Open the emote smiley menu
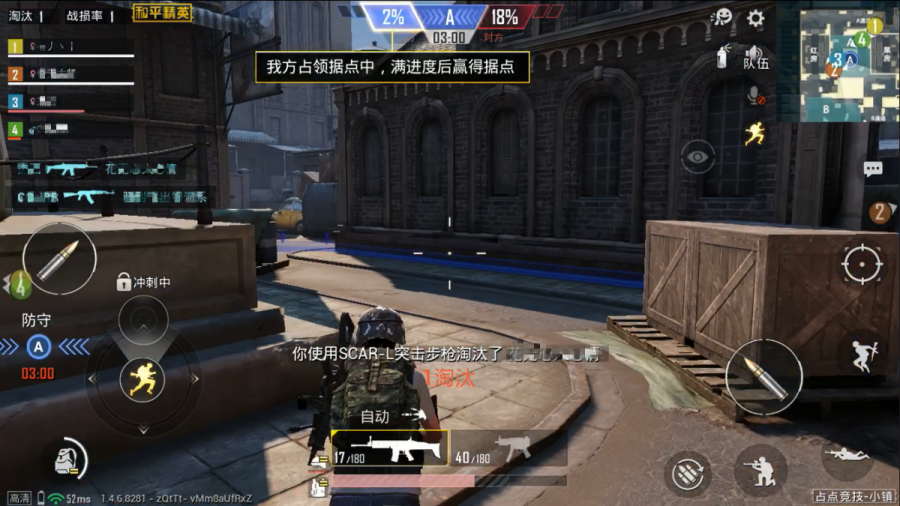 click(722, 18)
